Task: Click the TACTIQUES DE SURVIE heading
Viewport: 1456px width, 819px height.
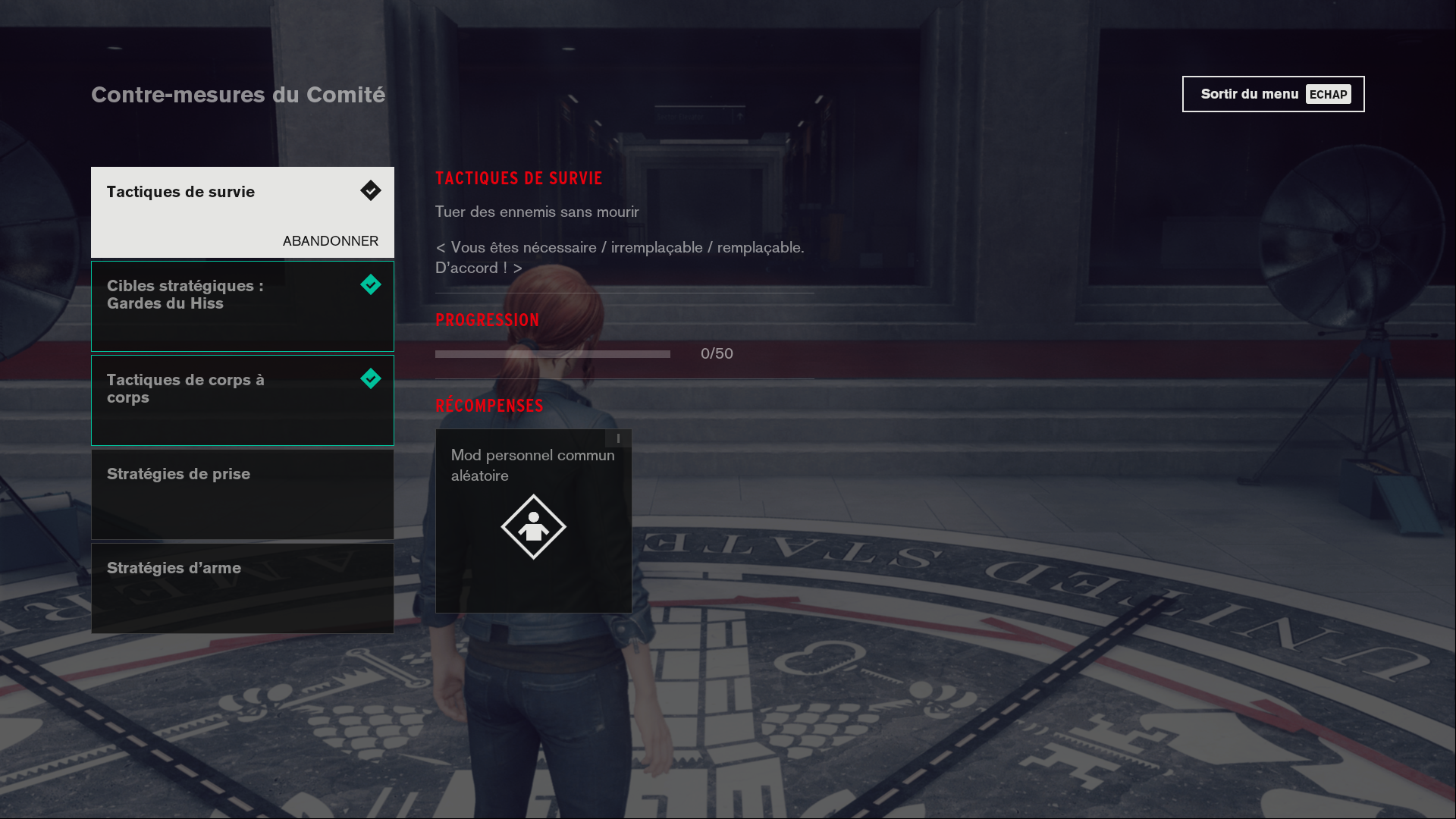Action: (519, 179)
